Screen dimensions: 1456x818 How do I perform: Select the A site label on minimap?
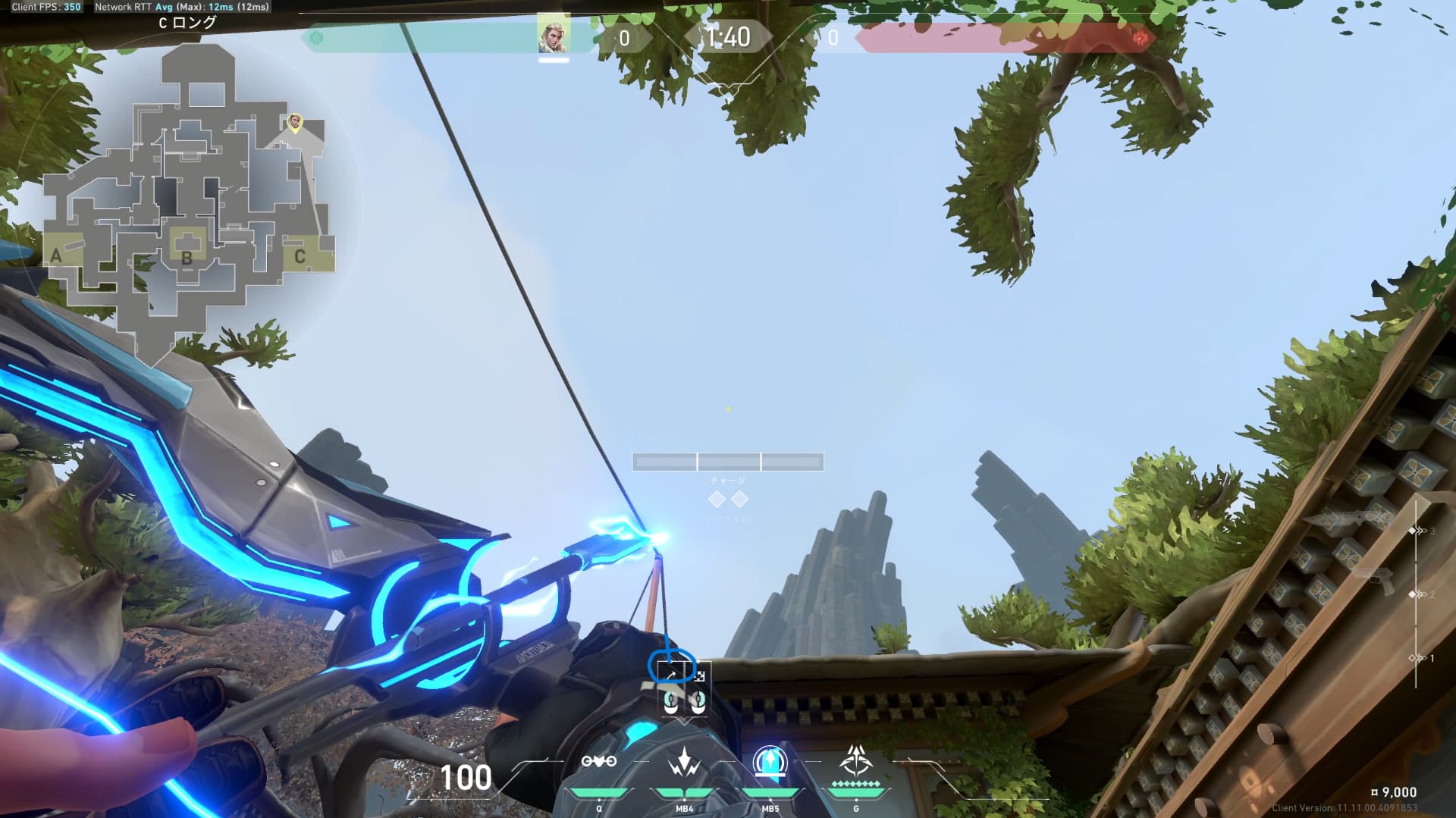56,256
